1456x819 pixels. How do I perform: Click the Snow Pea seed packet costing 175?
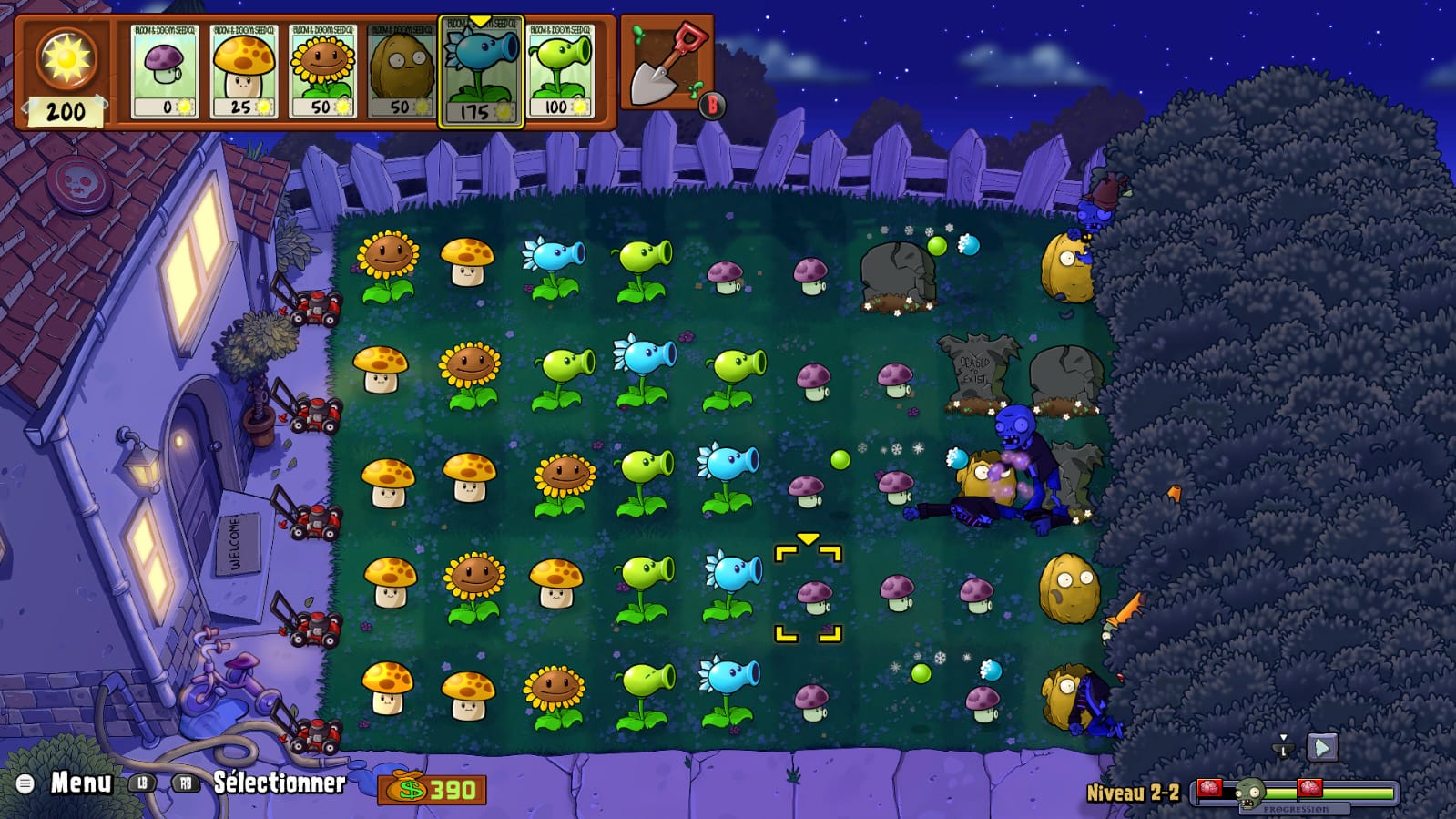pyautogui.click(x=481, y=73)
